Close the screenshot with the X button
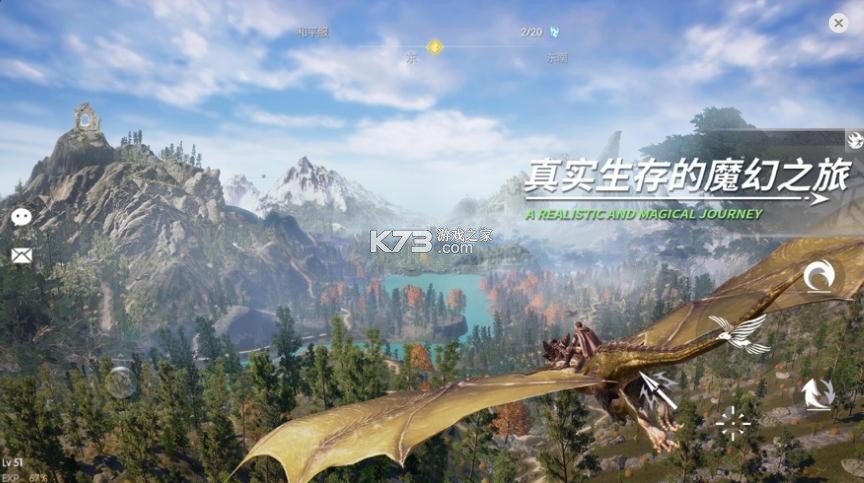Screen dimensions: 864x483 coord(838,22)
